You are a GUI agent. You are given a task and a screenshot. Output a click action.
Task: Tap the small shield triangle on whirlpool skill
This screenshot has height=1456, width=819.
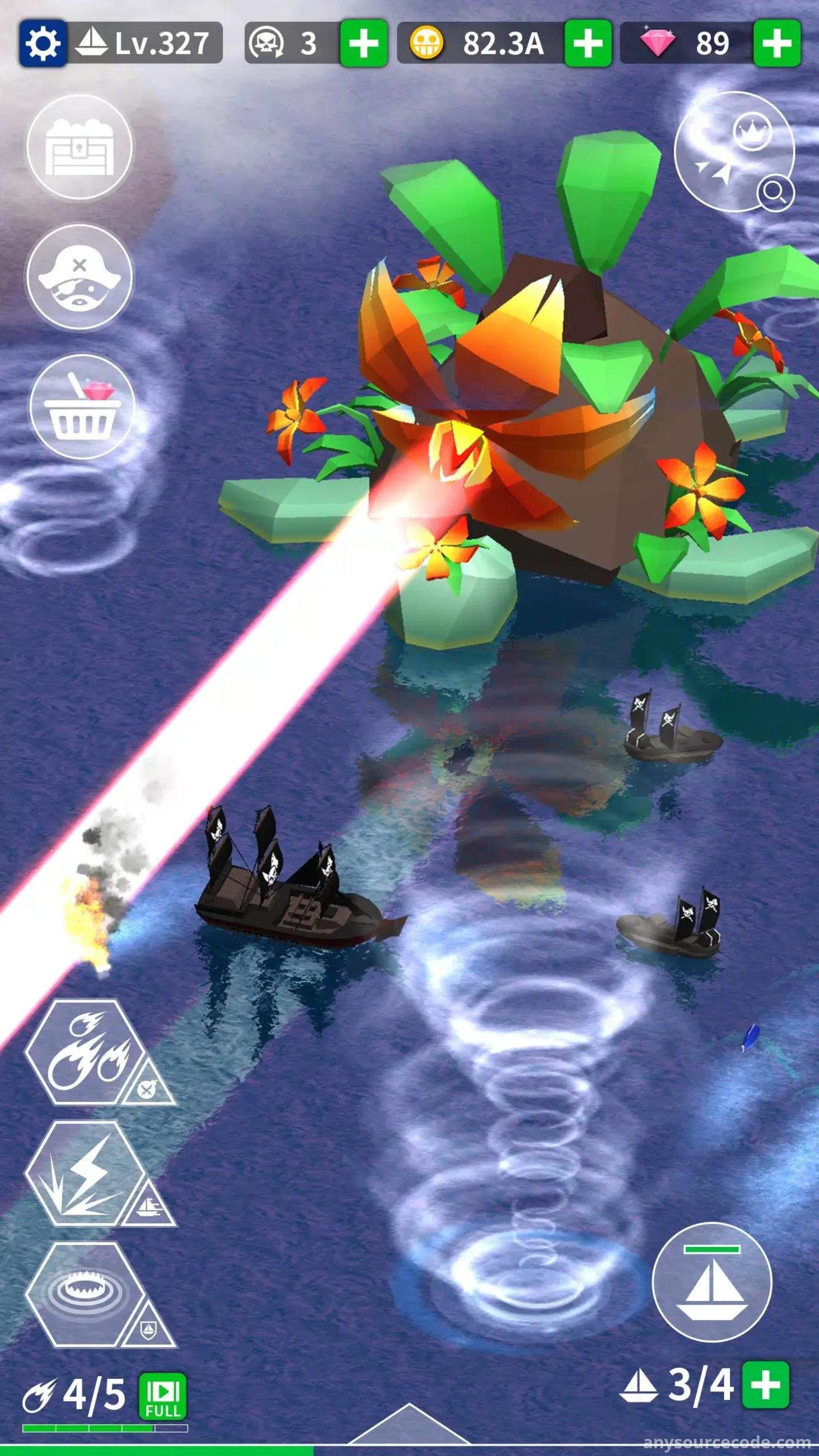pos(148,1328)
